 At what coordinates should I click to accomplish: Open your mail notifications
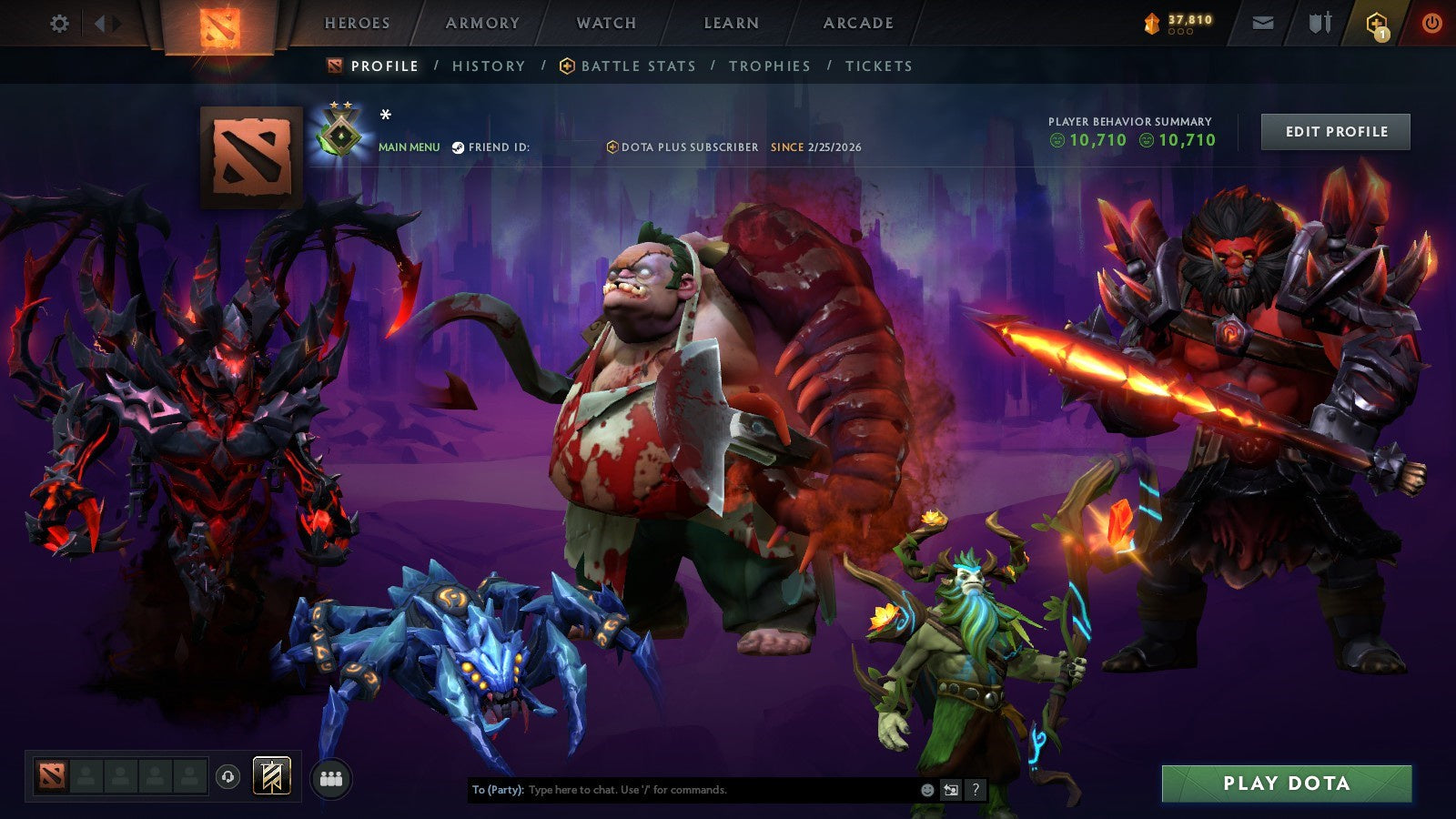(x=1262, y=21)
